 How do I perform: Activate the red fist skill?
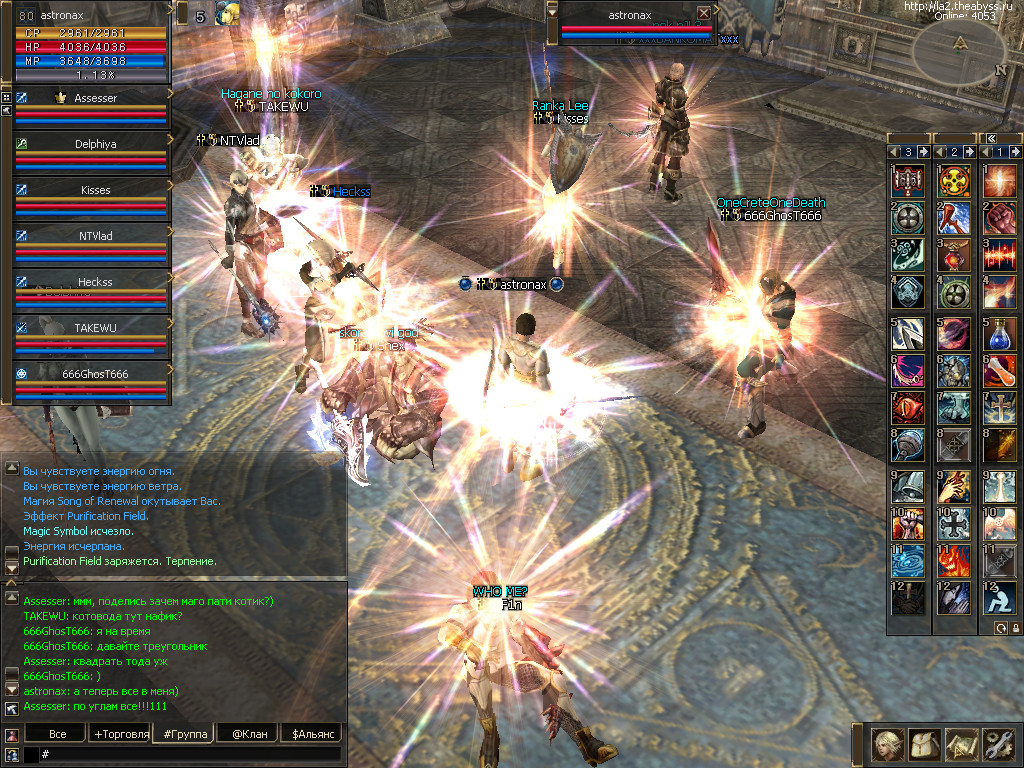coord(1000,218)
